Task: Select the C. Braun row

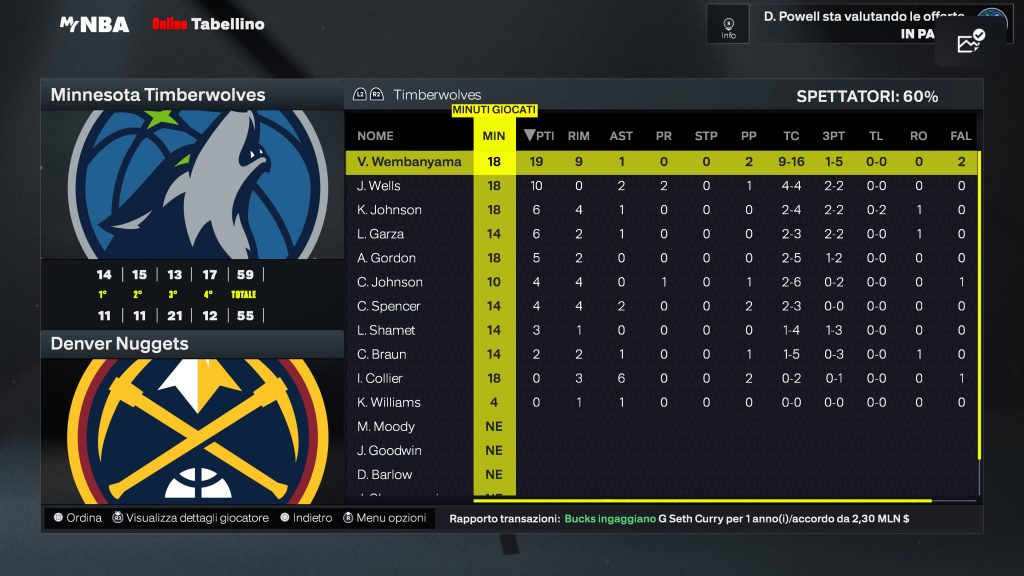Action: [x=381, y=354]
